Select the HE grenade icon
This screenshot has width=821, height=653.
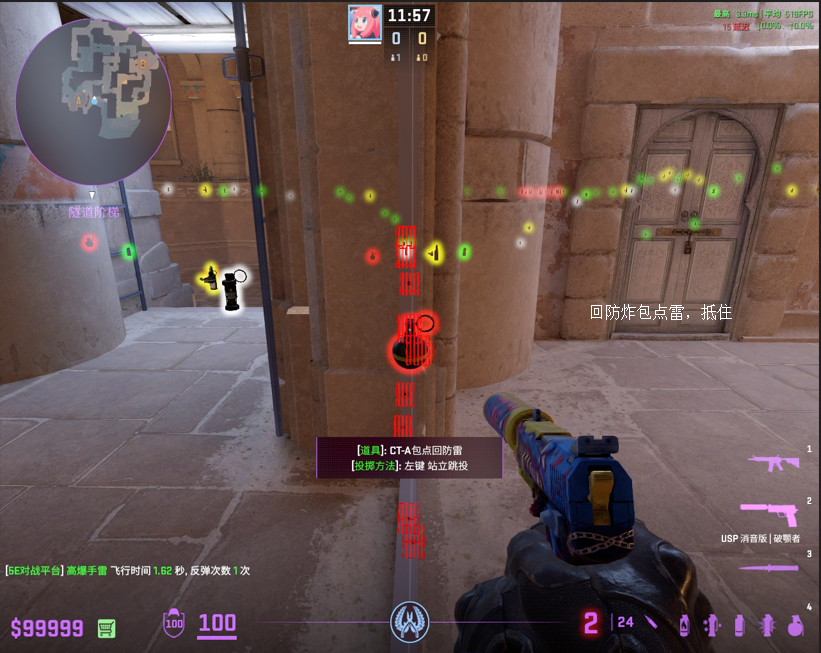tap(795, 625)
